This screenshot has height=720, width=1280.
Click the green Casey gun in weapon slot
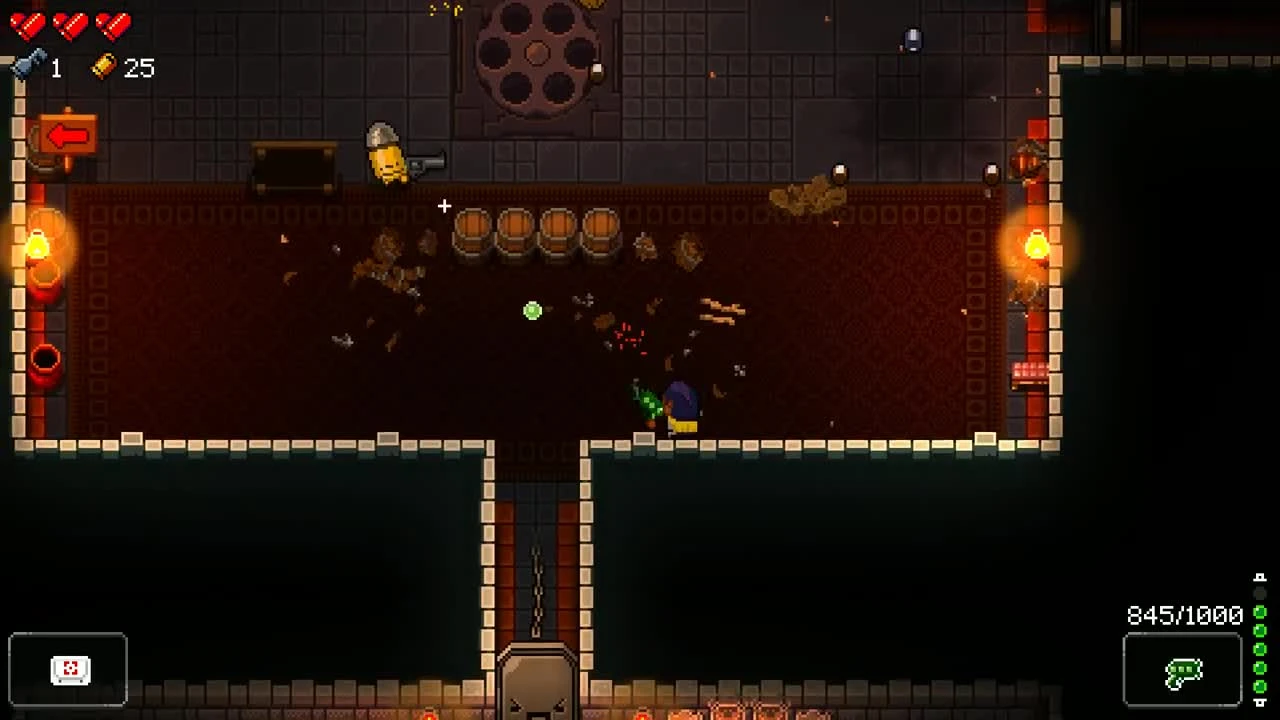(x=1184, y=673)
